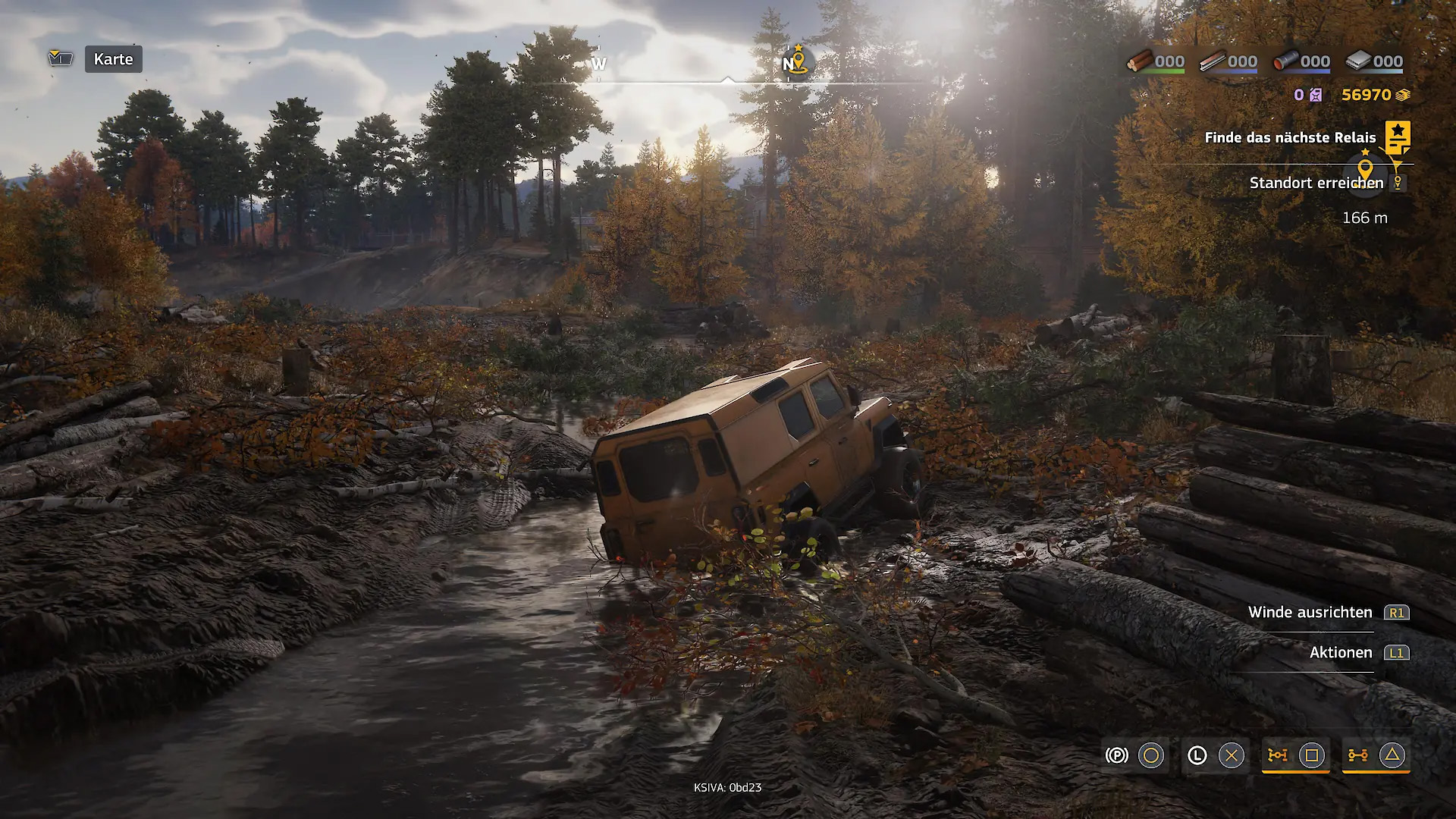1456x819 pixels.
Task: Click the steel beam resource icon
Action: pos(1212,61)
